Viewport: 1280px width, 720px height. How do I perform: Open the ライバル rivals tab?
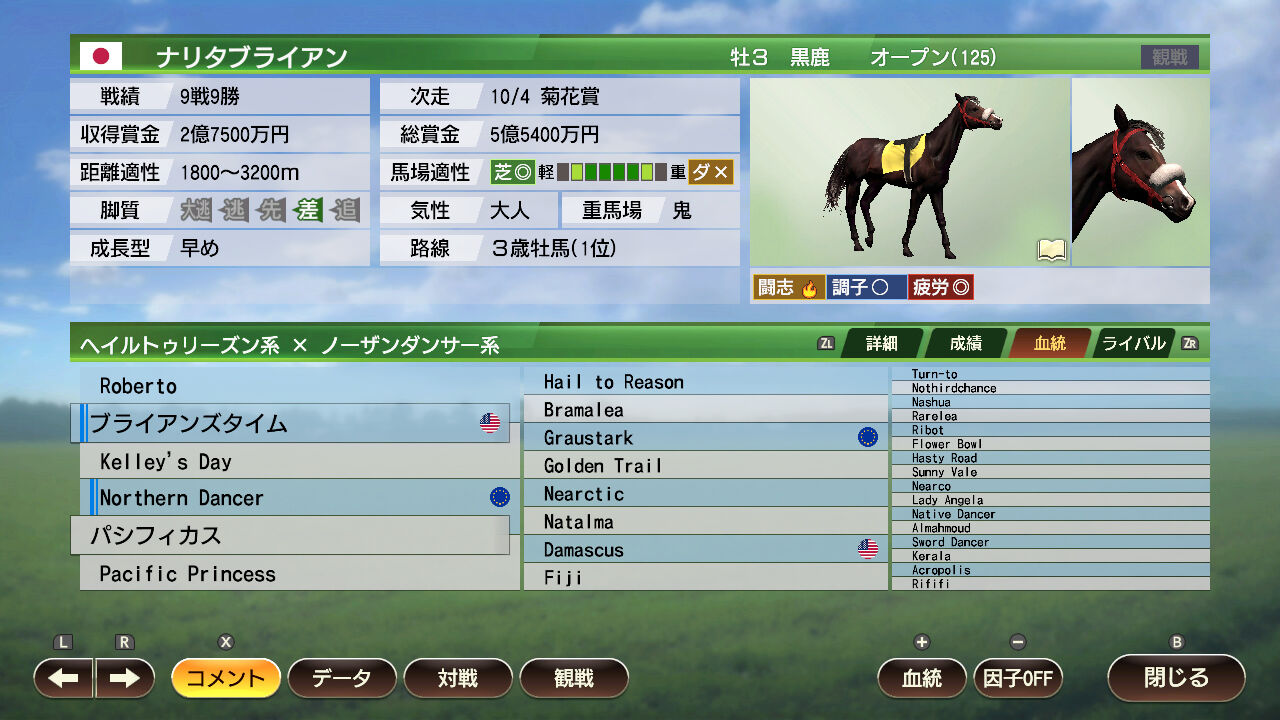coord(1133,343)
